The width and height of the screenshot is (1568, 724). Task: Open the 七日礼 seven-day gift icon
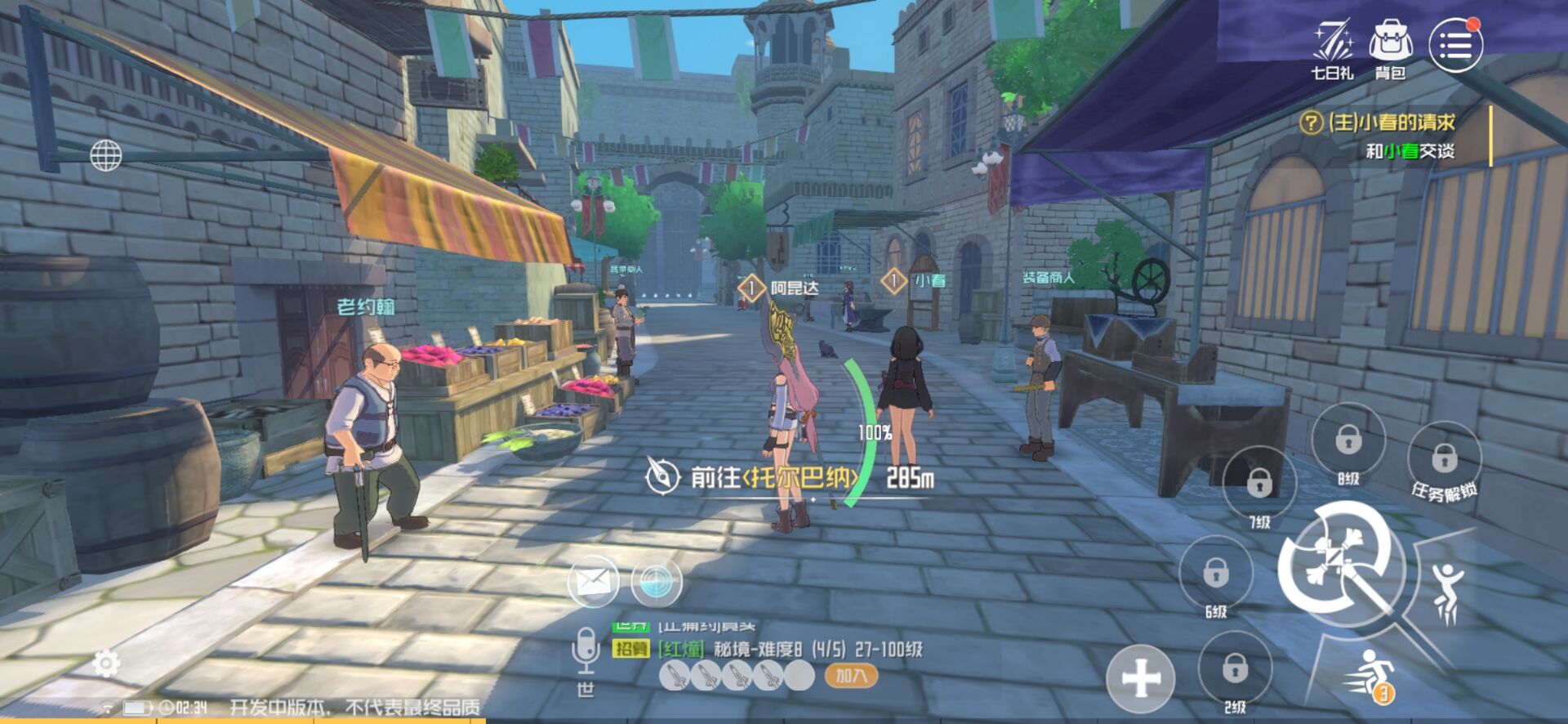(x=1333, y=49)
